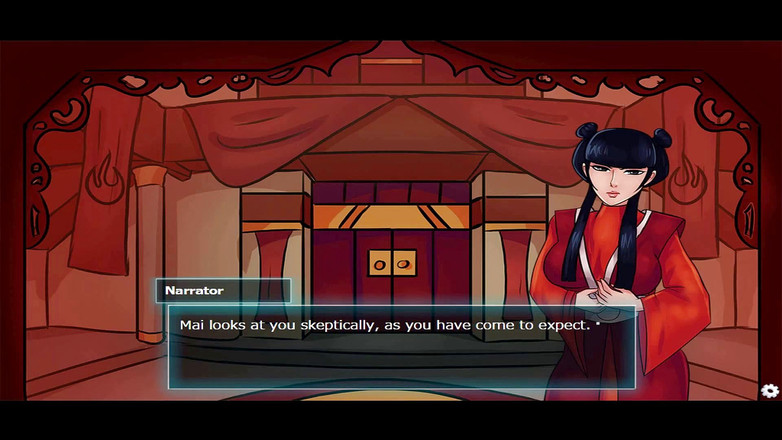782x440 pixels.
Task: Advance the narrator dialogue text box
Action: [401, 347]
